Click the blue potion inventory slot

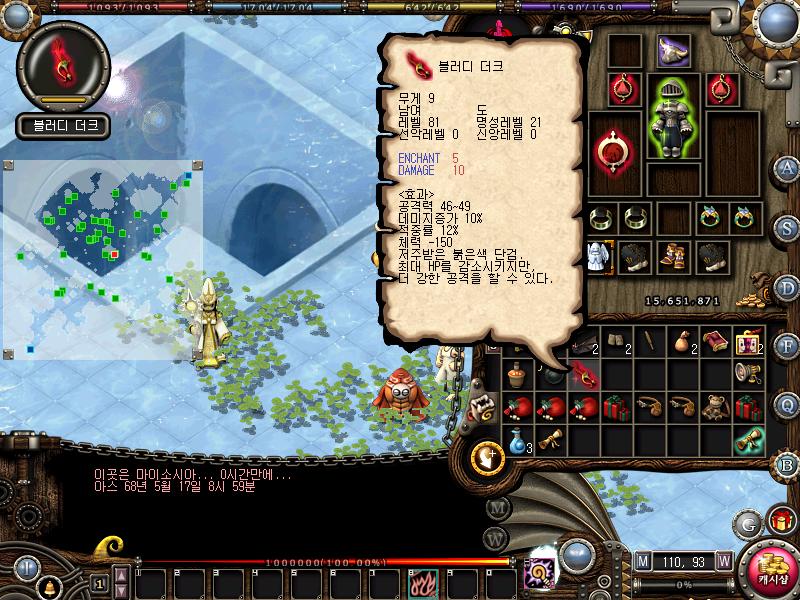(516, 440)
